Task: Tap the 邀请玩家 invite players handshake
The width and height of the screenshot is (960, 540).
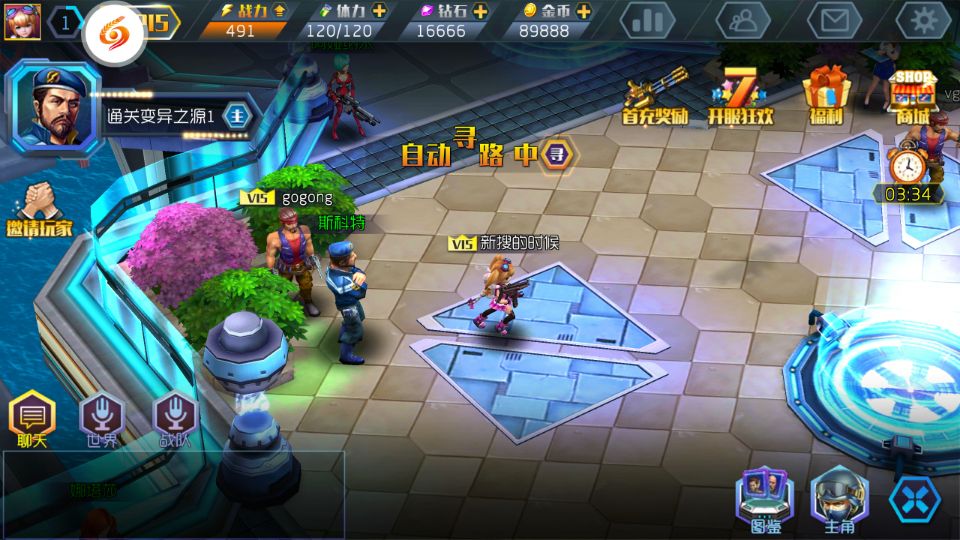Action: tap(38, 207)
